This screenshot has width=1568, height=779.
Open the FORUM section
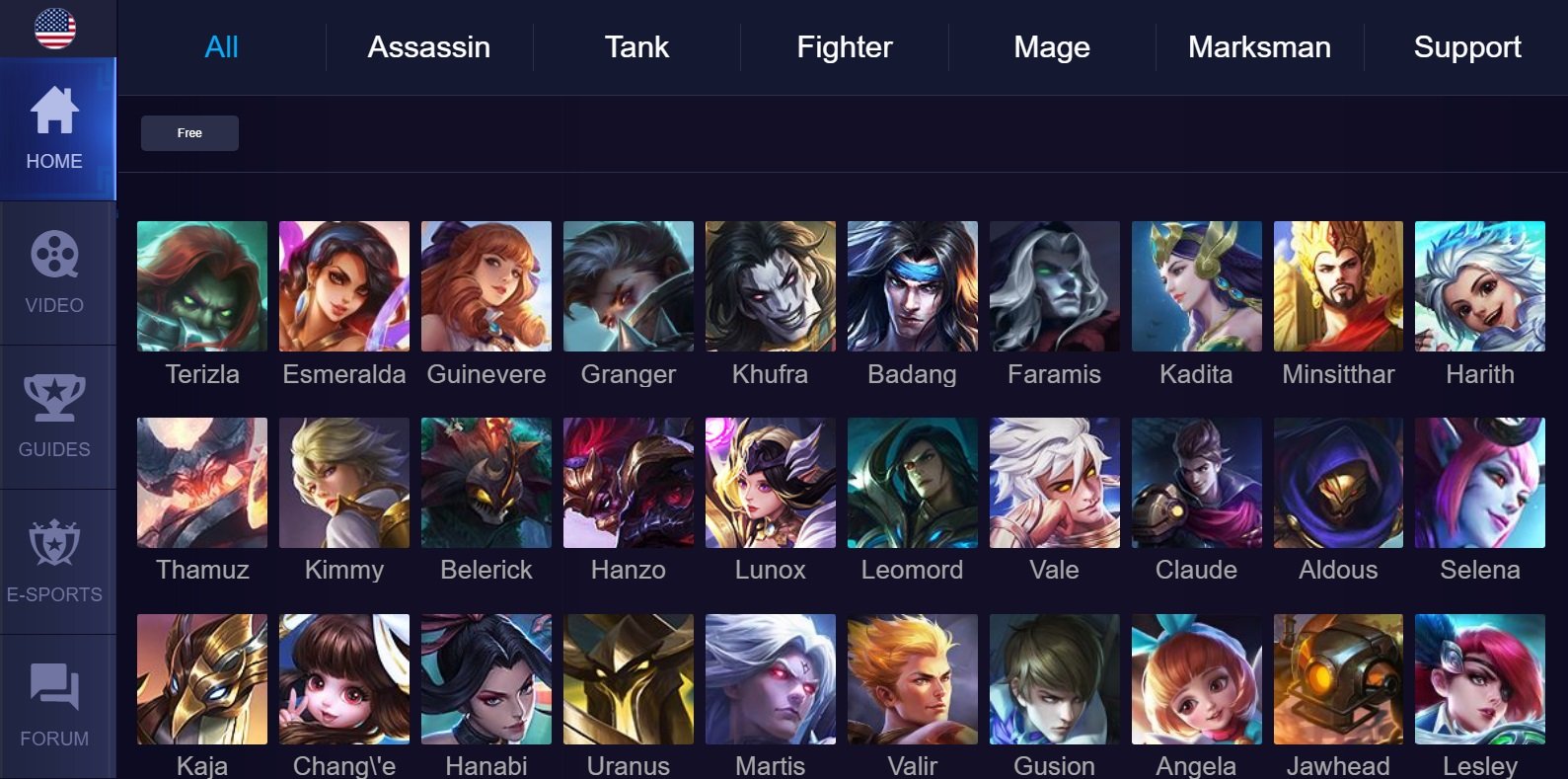pos(55,706)
